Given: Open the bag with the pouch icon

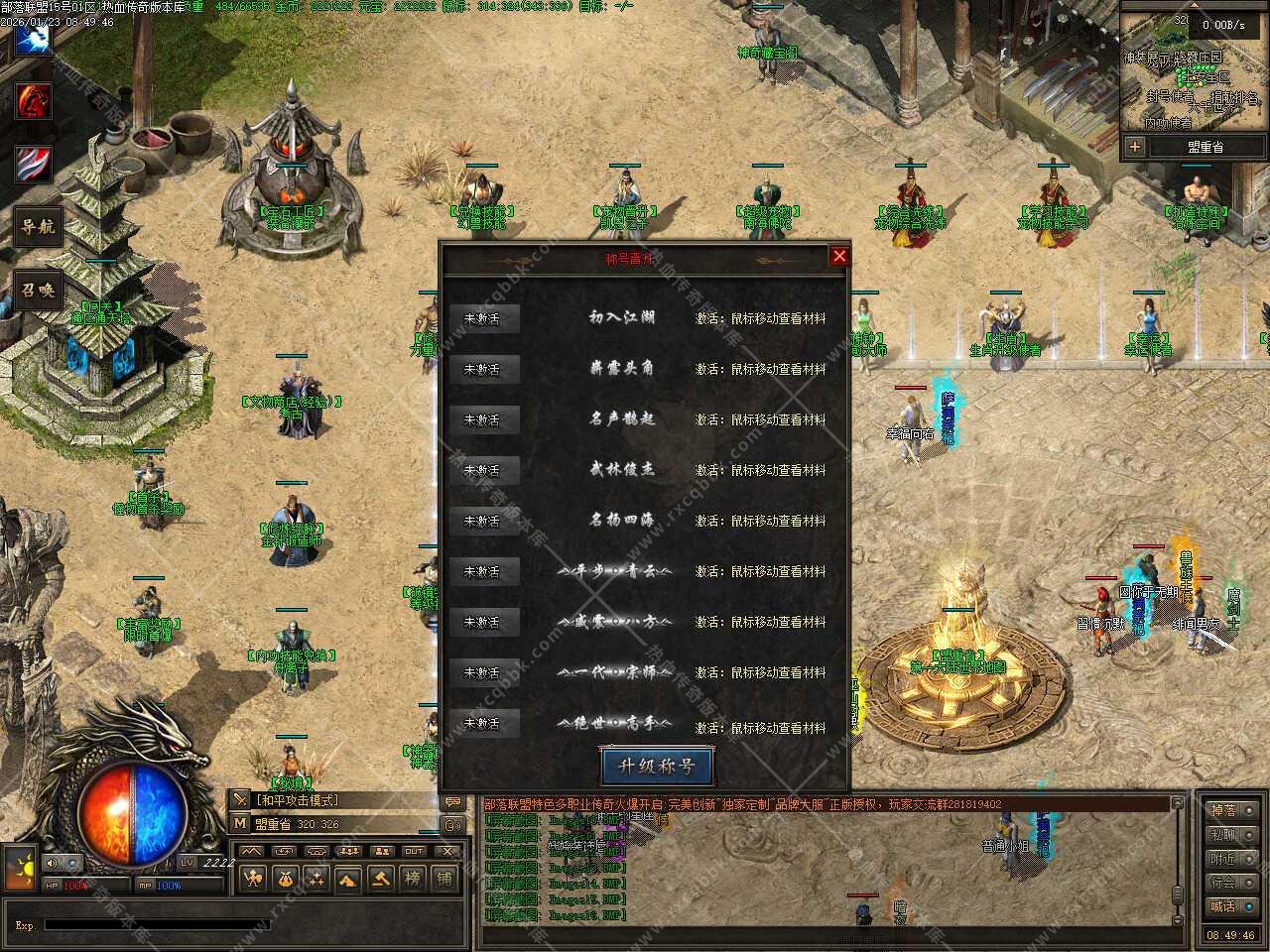Looking at the screenshot, I should (286, 878).
